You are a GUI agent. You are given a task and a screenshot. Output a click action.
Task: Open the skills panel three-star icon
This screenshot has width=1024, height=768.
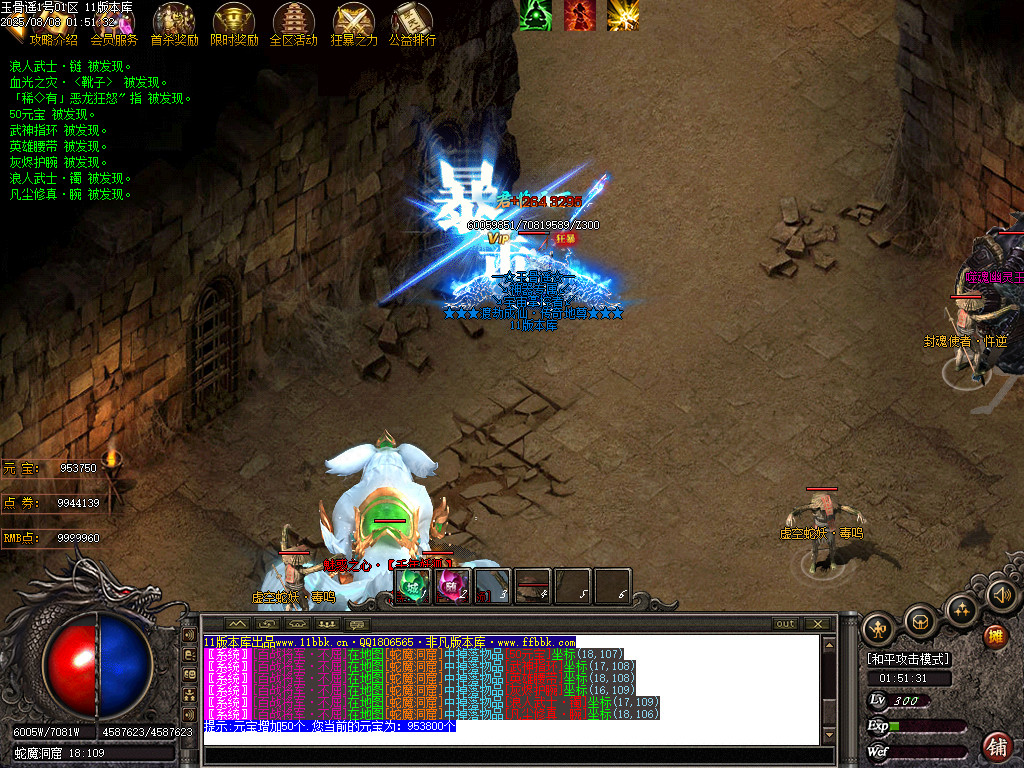pyautogui.click(x=962, y=608)
